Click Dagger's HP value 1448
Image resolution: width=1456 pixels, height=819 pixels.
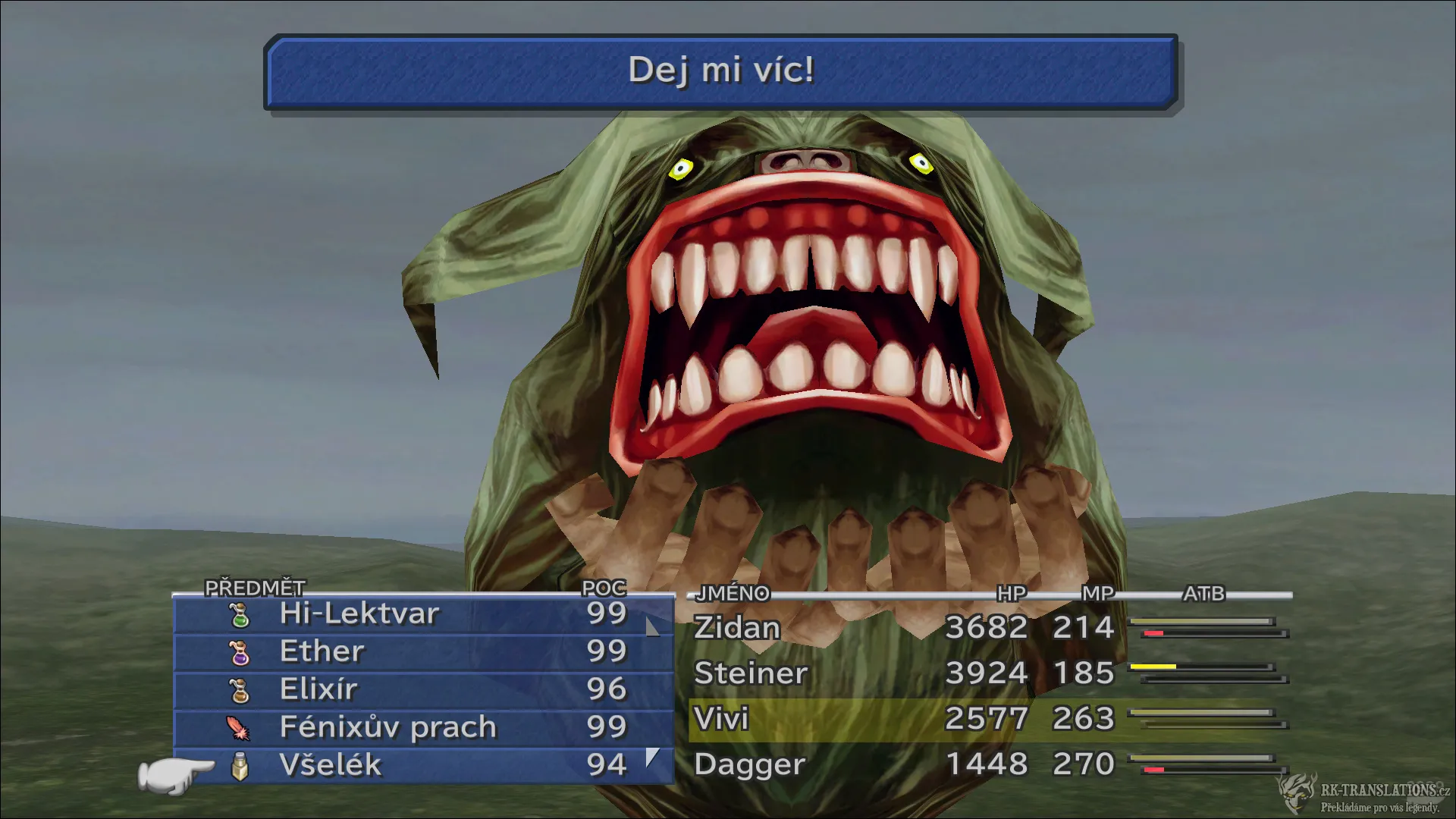[986, 764]
